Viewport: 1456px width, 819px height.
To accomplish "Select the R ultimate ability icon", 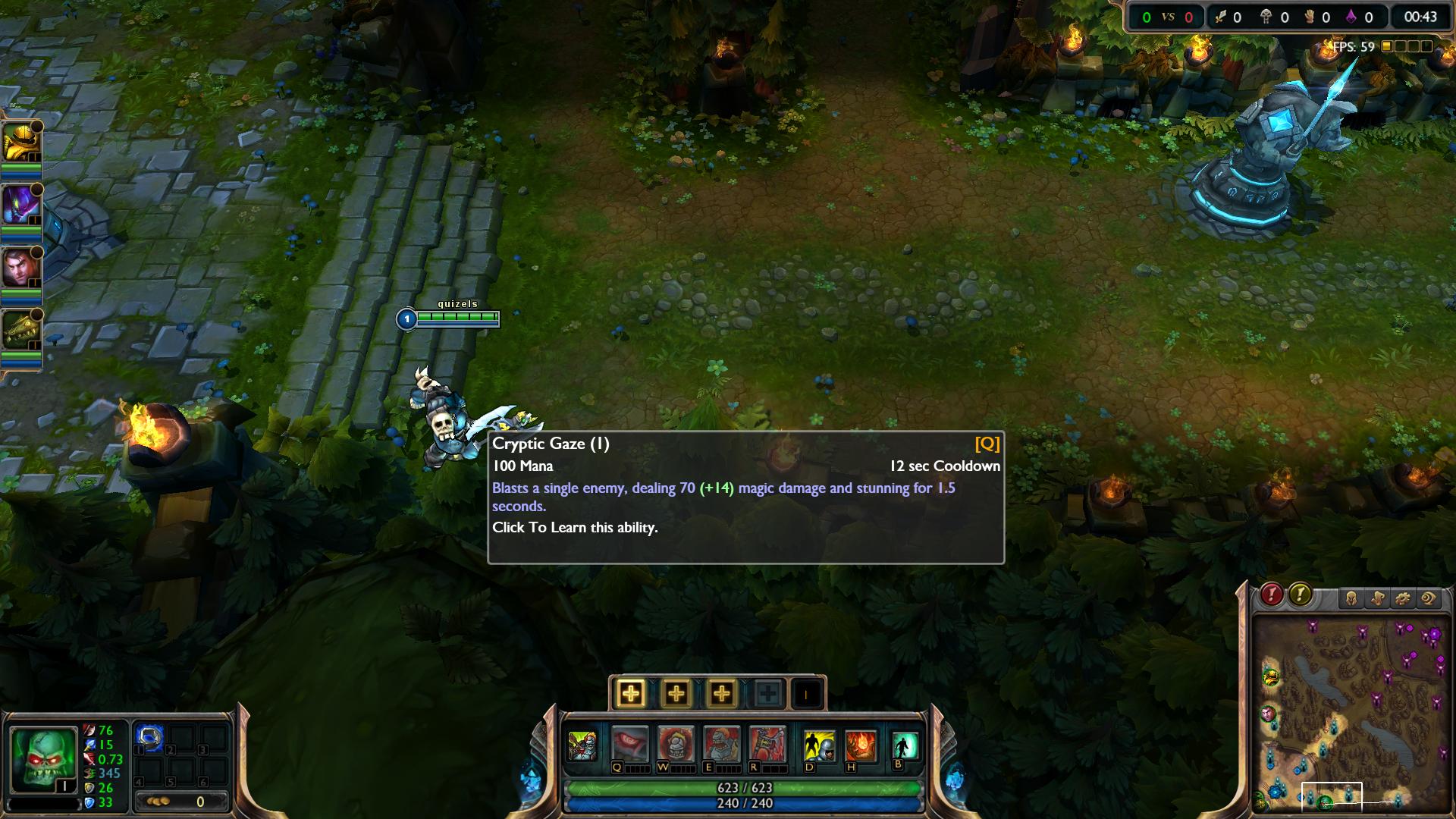I will pos(767,744).
